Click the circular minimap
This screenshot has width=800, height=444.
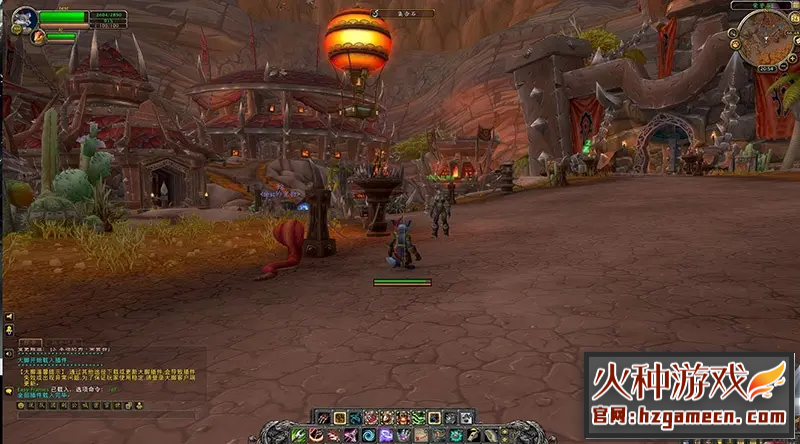coord(763,40)
